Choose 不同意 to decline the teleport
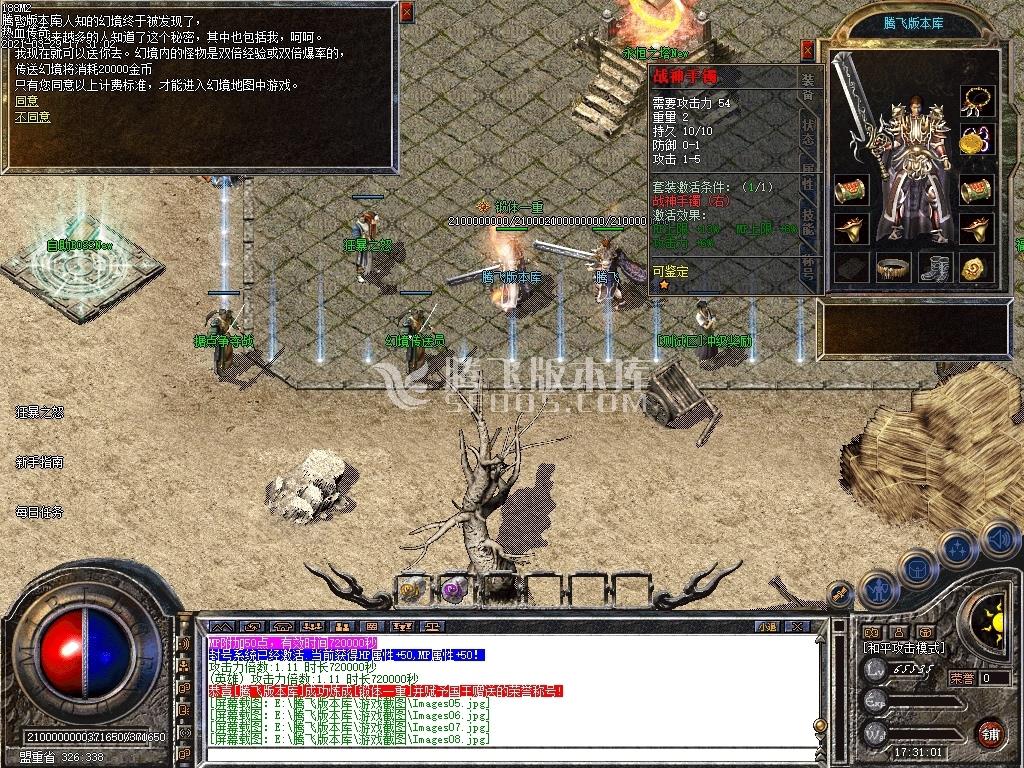Screen dimensions: 1024x768 pyautogui.click(x=32, y=117)
